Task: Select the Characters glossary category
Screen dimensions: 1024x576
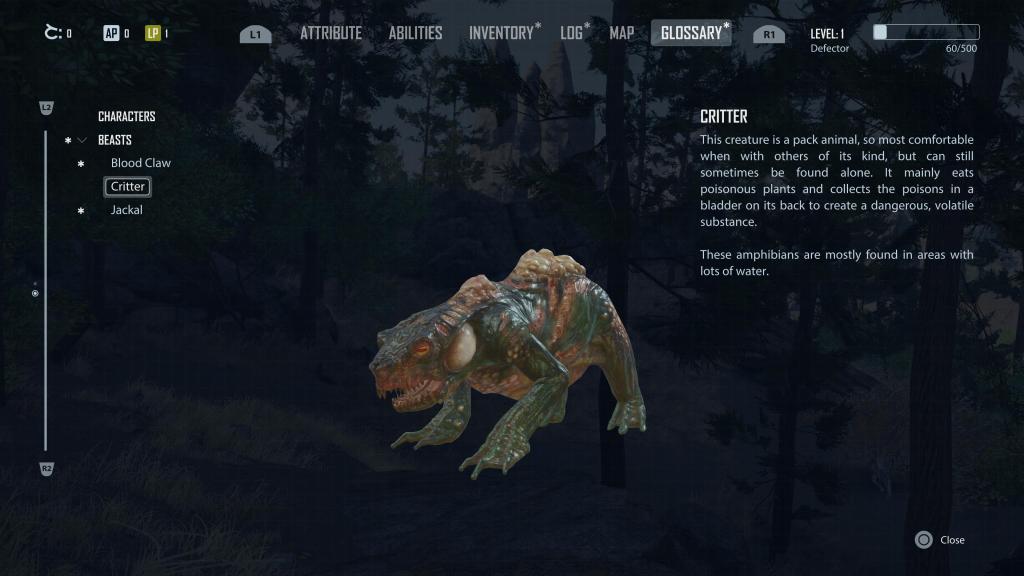Action: pos(126,116)
